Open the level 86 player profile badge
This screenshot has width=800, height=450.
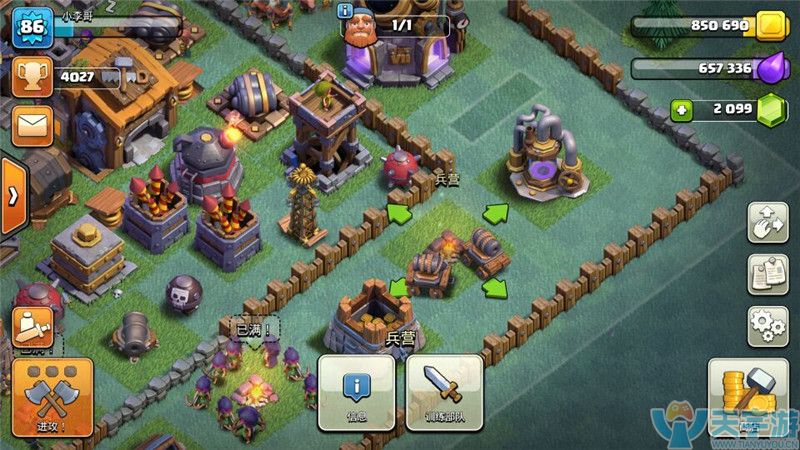32,27
